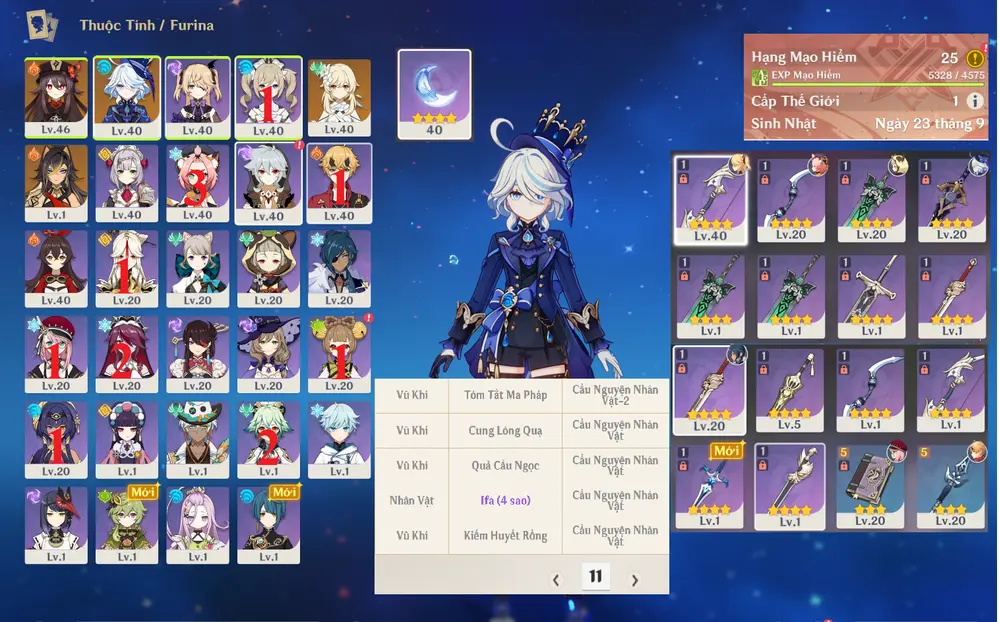The image size is (999, 622).
Task: Go to the next wish history page
Action: [634, 580]
